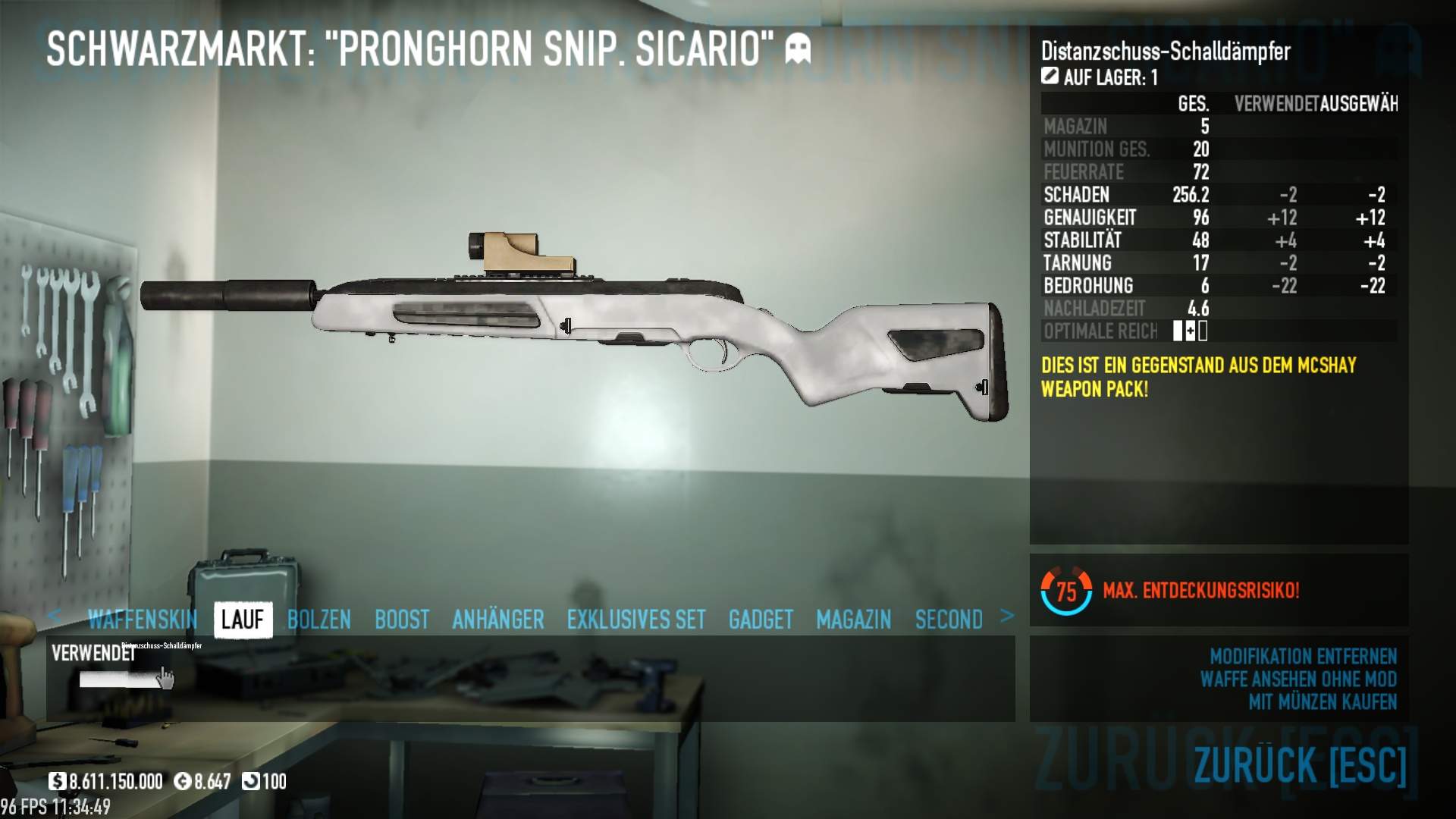1456x819 pixels.
Task: Click the left arrow before Waffenskin
Action: pyautogui.click(x=54, y=616)
